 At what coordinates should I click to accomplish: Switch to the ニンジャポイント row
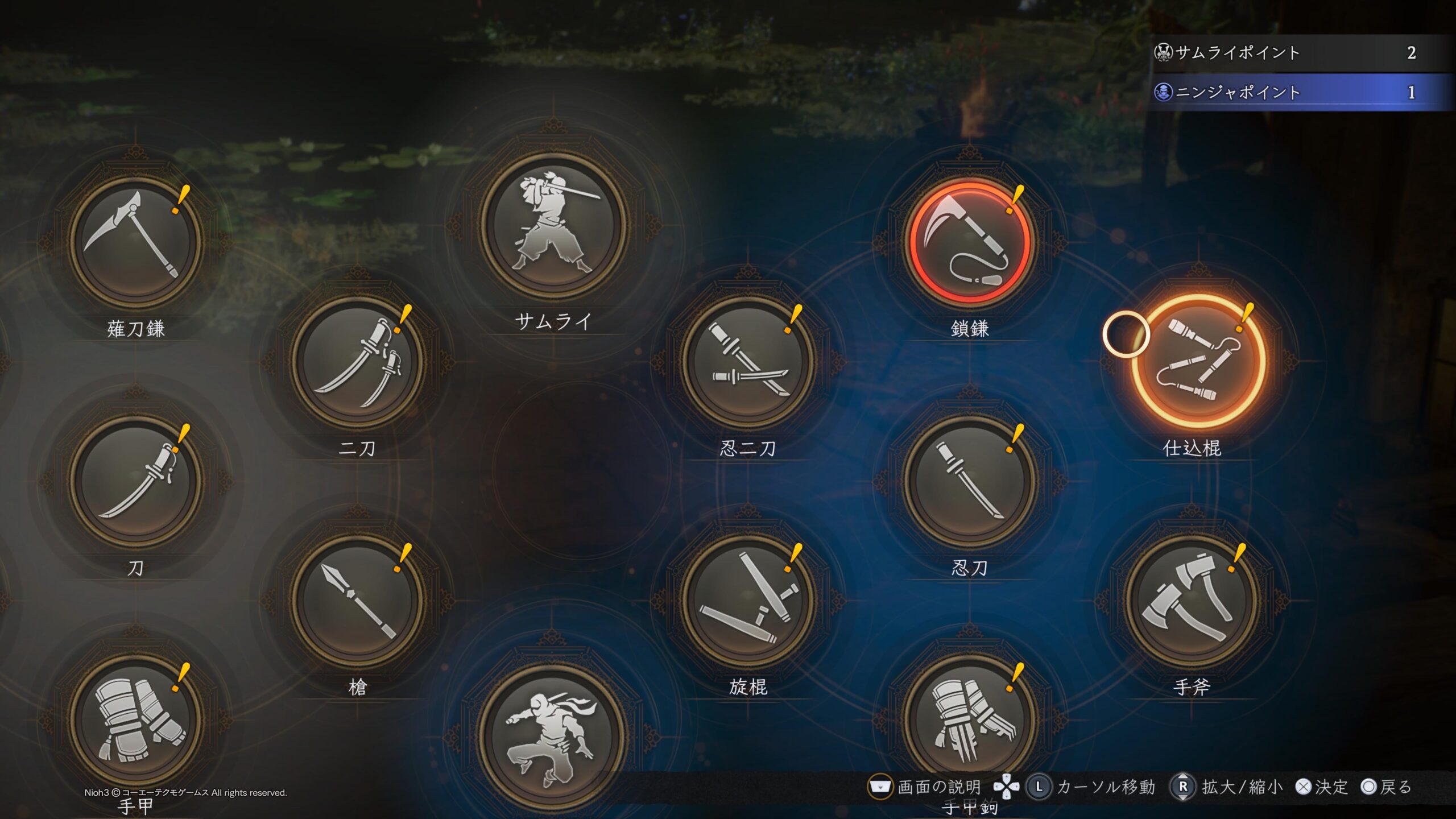pos(1291,92)
